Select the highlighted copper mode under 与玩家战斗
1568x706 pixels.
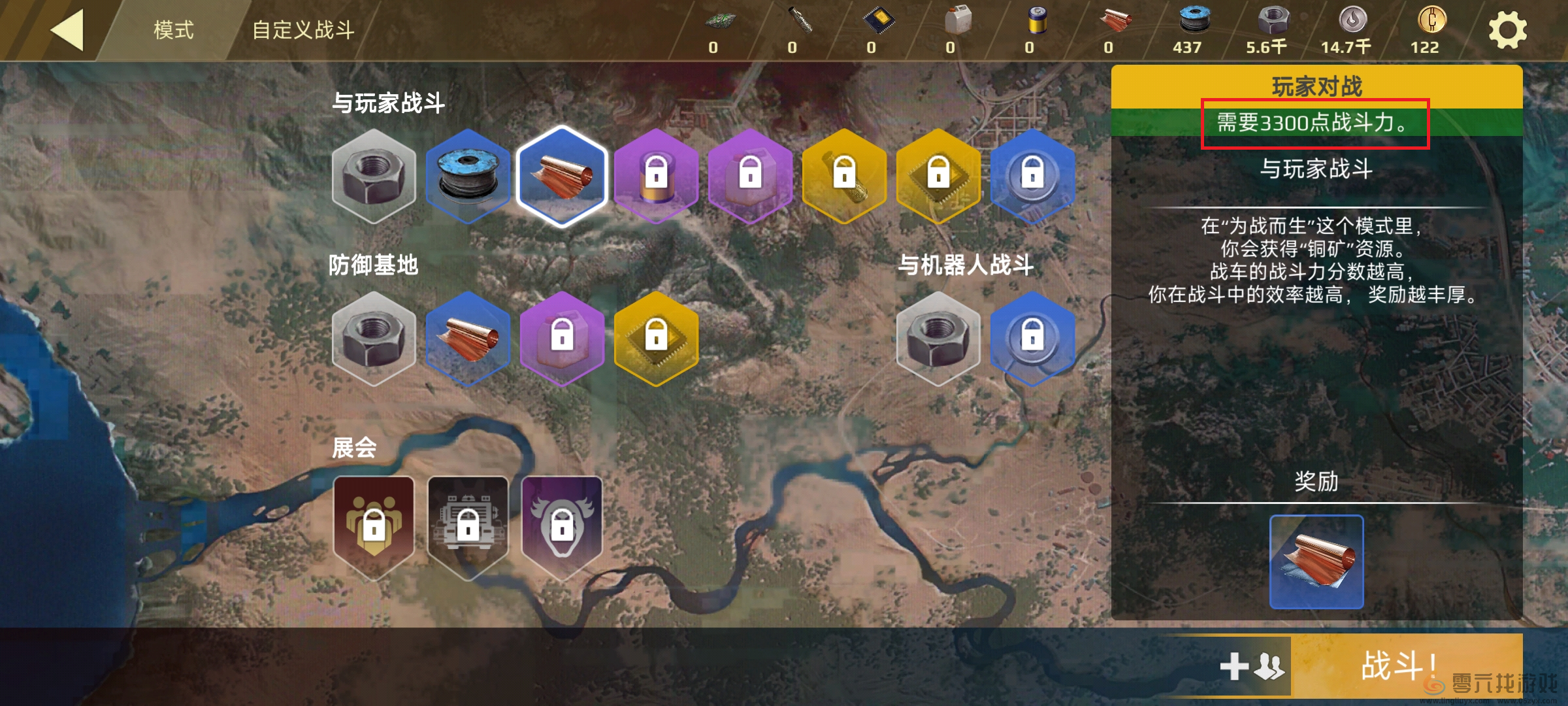pyautogui.click(x=562, y=176)
